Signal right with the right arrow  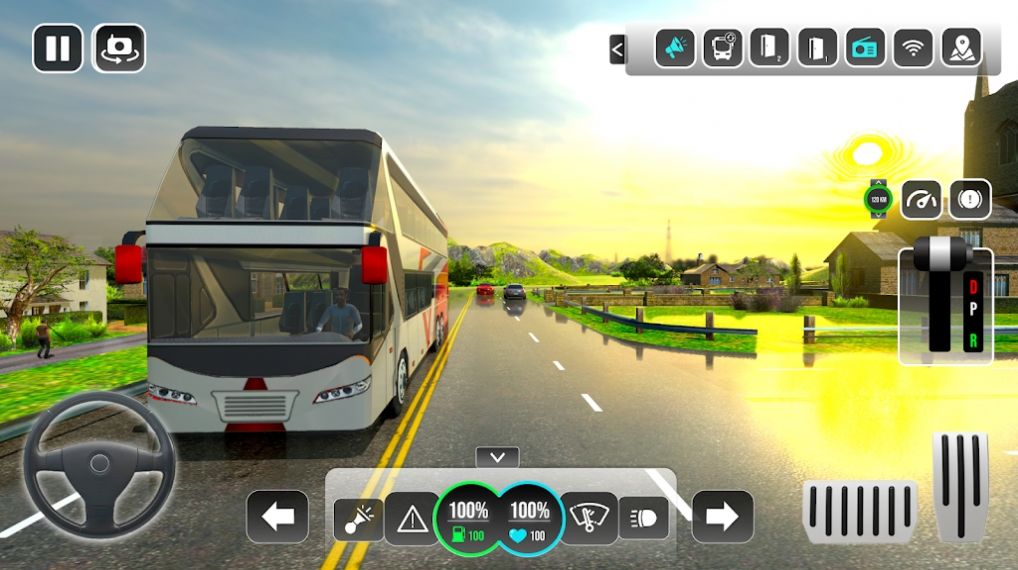tap(722, 517)
